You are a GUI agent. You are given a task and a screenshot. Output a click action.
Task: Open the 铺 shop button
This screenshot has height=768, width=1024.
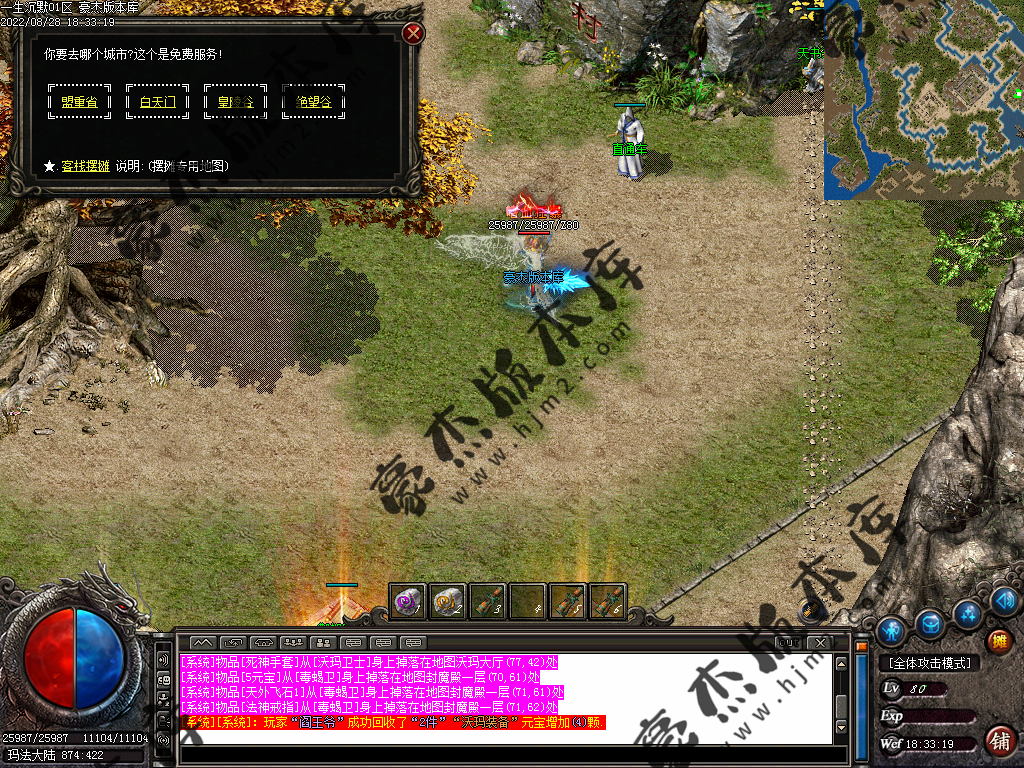[998, 740]
